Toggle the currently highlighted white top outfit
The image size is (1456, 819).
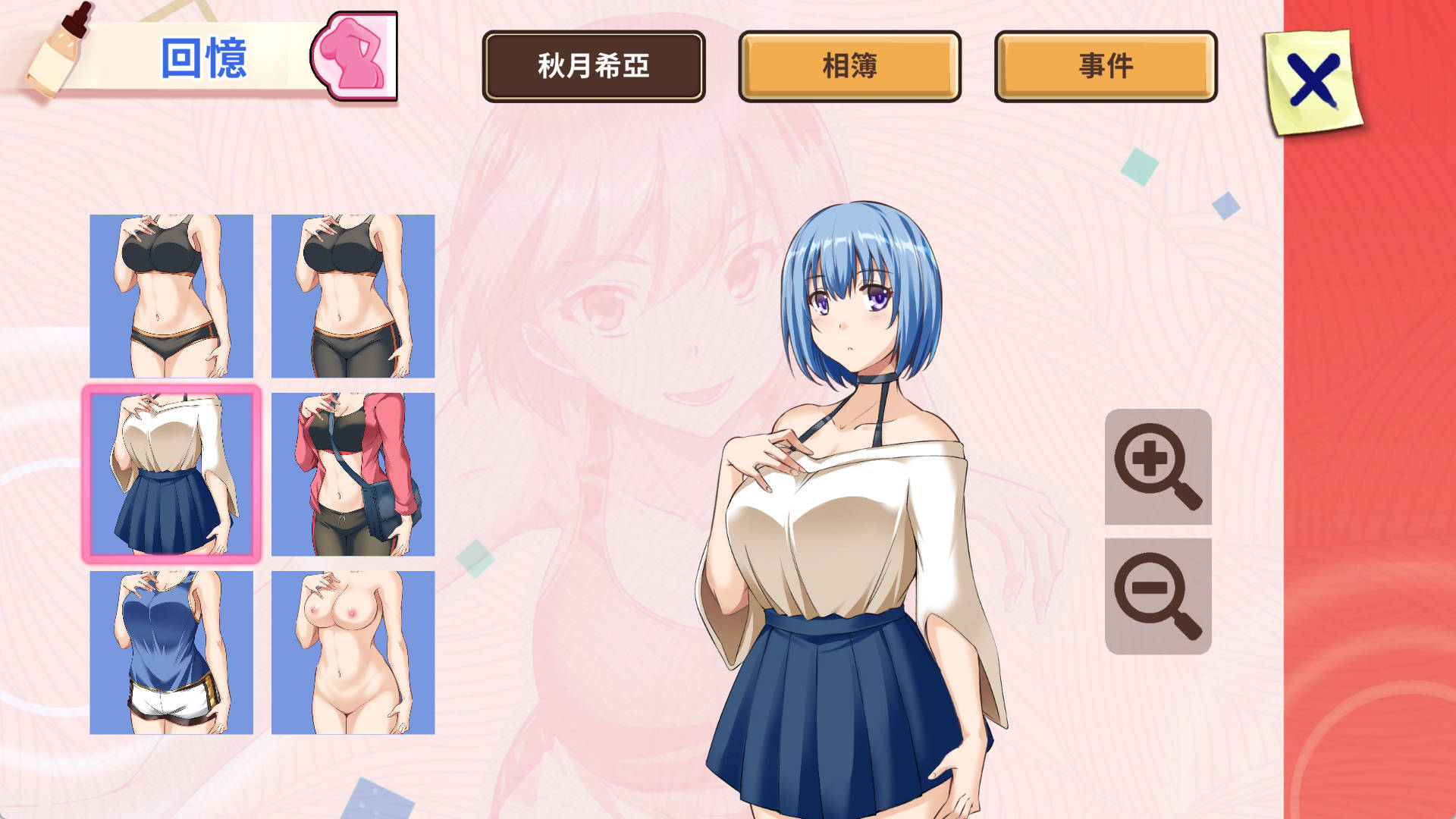[173, 474]
